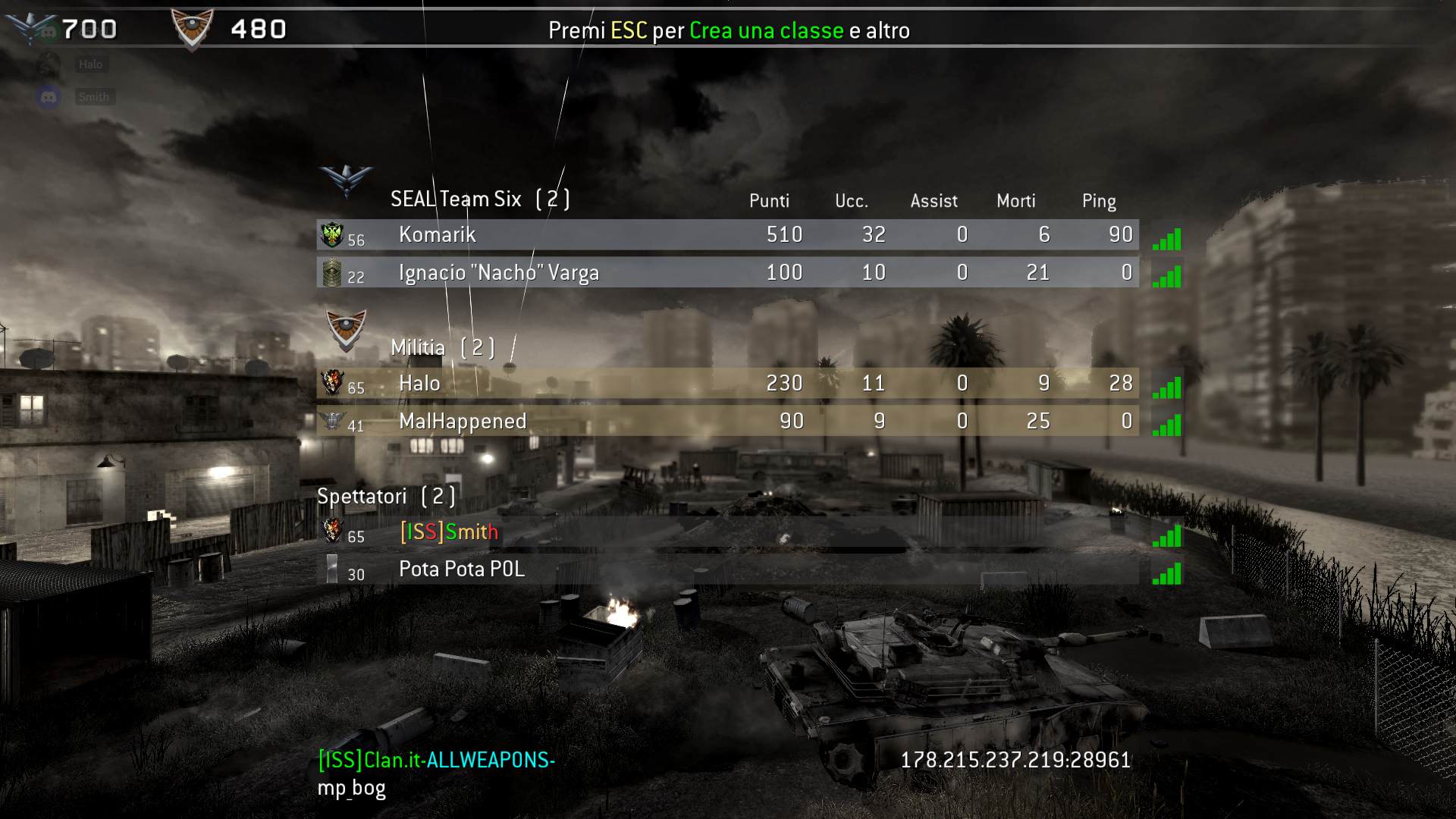Screen dimensions: 1456x819
Task: Click Smith in the Discord voice overlay
Action: pyautogui.click(x=93, y=97)
